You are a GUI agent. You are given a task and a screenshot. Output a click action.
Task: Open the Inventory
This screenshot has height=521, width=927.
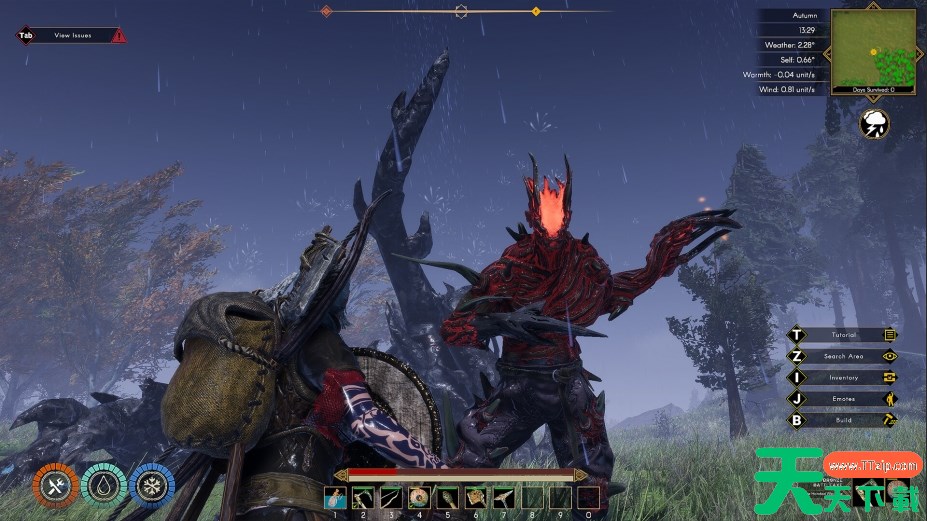pos(843,378)
